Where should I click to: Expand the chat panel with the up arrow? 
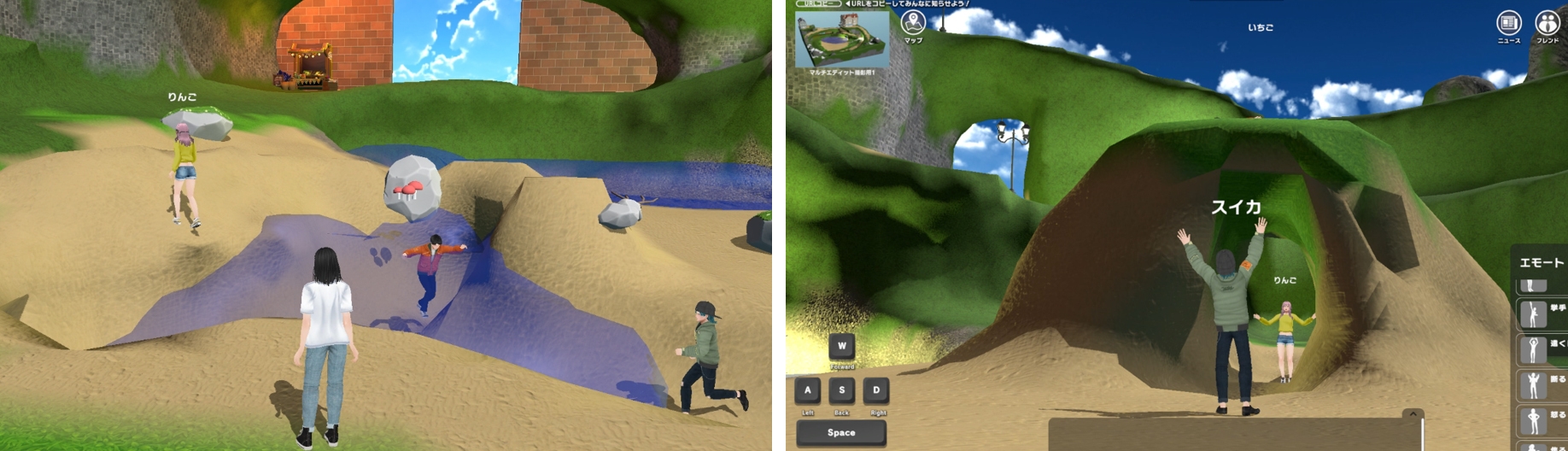1413,414
